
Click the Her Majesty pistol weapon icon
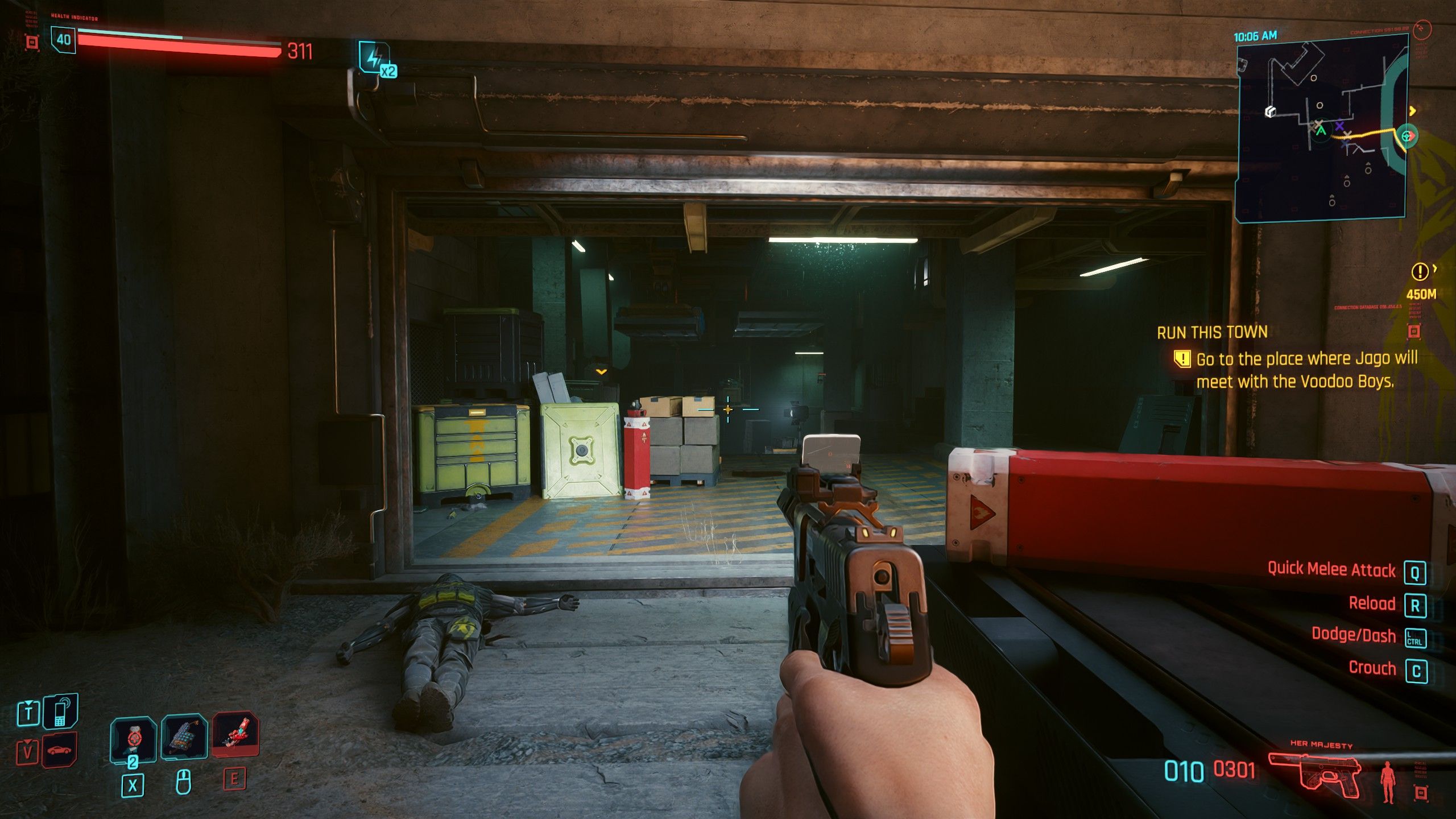[x=1315, y=773]
